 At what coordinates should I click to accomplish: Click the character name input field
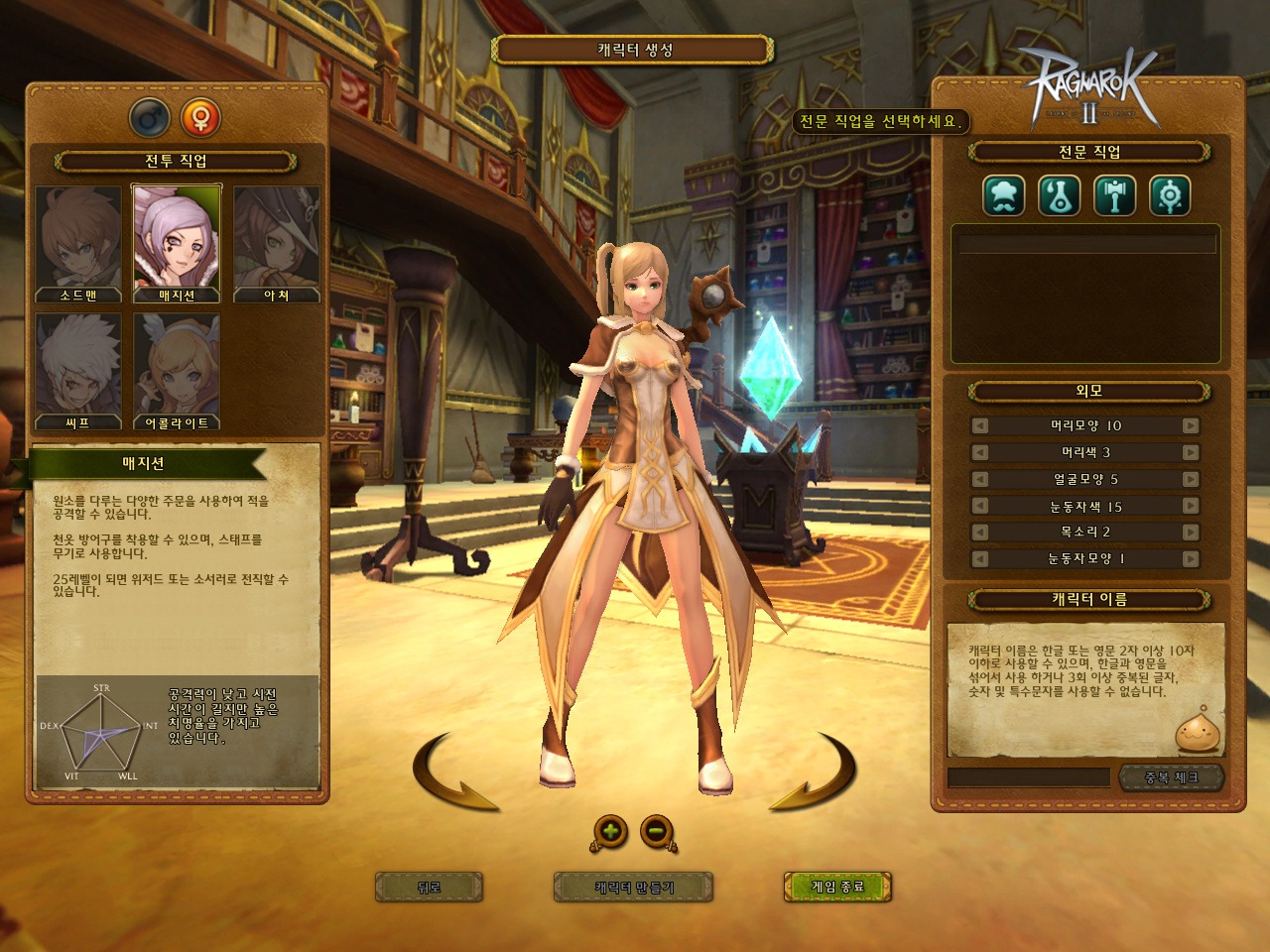[x=1032, y=778]
